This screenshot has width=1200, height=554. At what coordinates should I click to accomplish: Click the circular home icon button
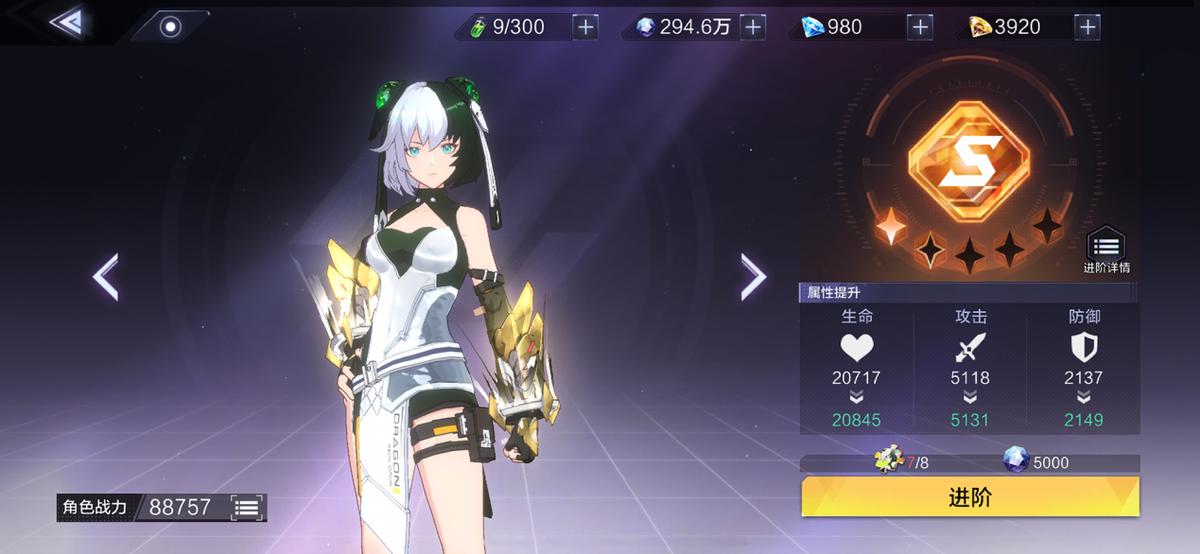click(171, 27)
